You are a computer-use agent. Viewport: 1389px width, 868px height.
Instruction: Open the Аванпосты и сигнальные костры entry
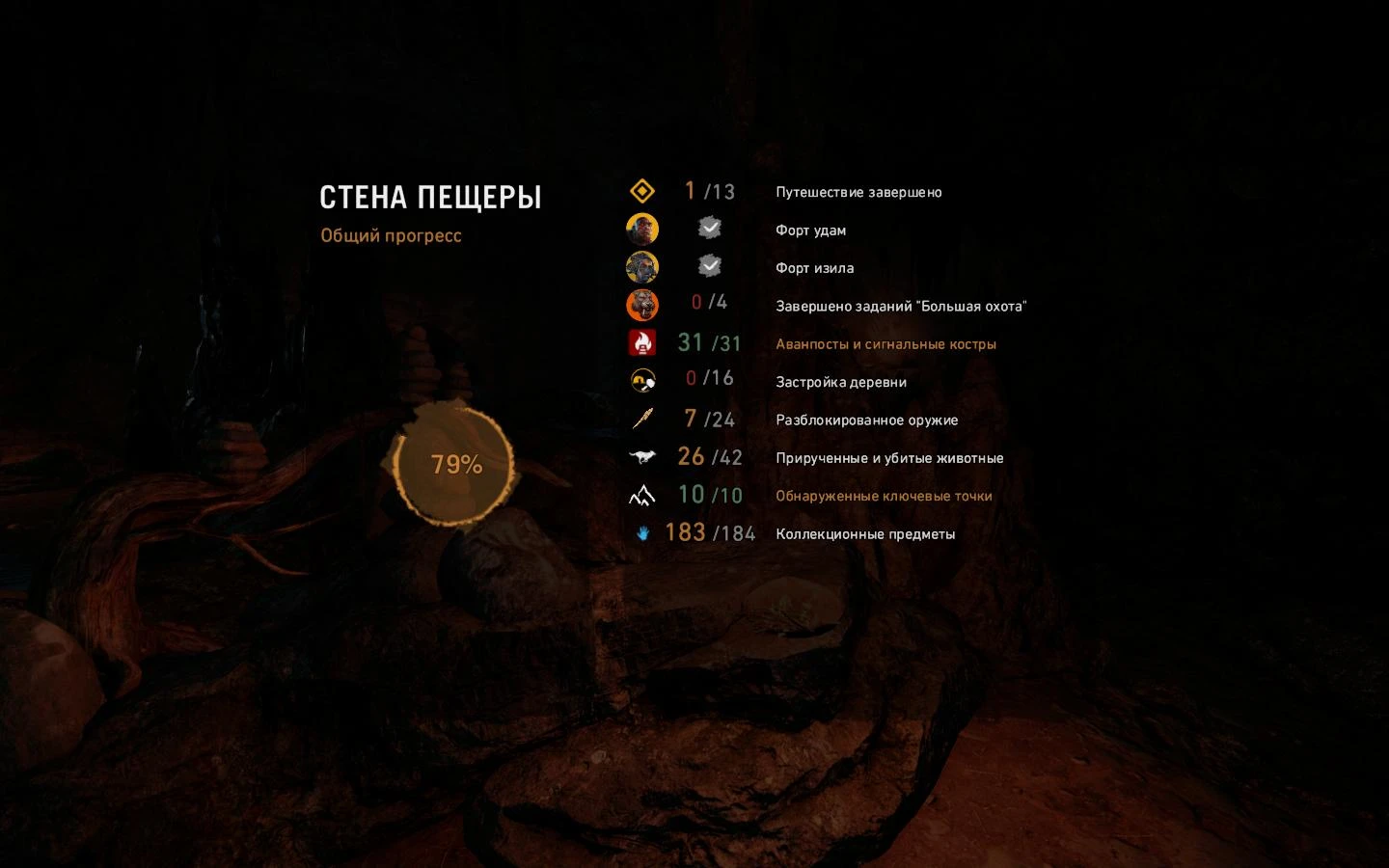coord(885,343)
